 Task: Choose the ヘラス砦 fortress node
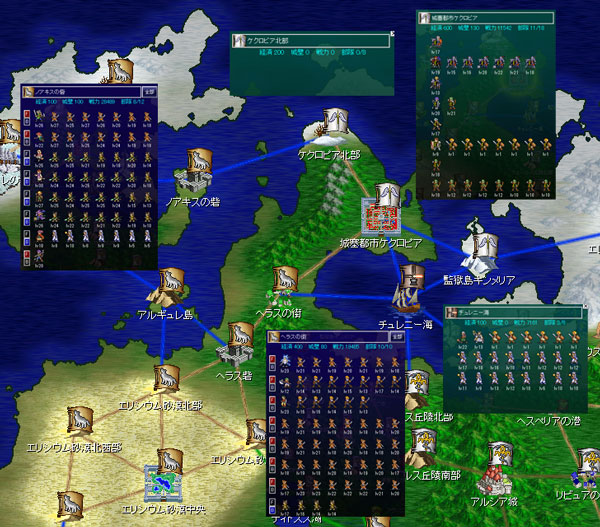(240, 343)
